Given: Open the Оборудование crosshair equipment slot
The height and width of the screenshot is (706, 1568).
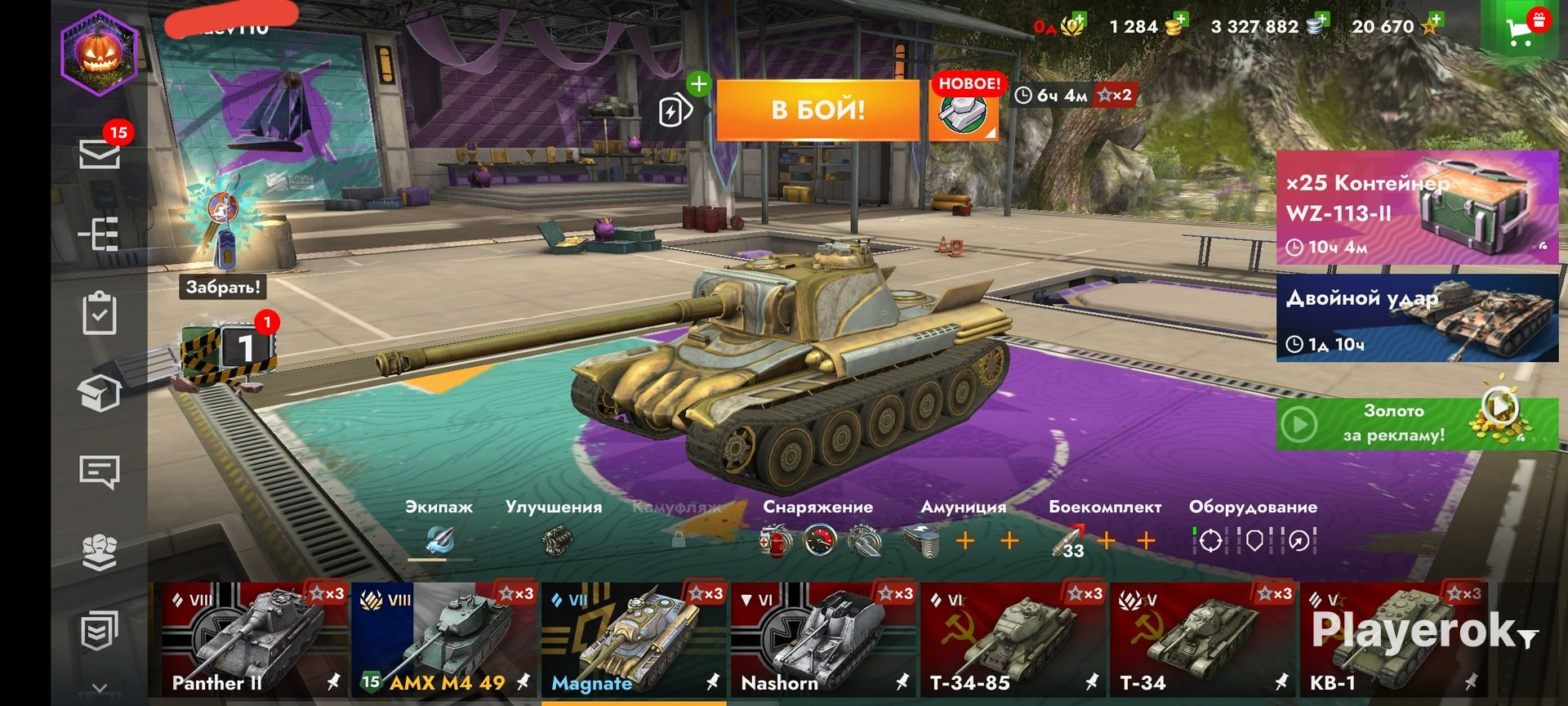Looking at the screenshot, I should [1210, 540].
